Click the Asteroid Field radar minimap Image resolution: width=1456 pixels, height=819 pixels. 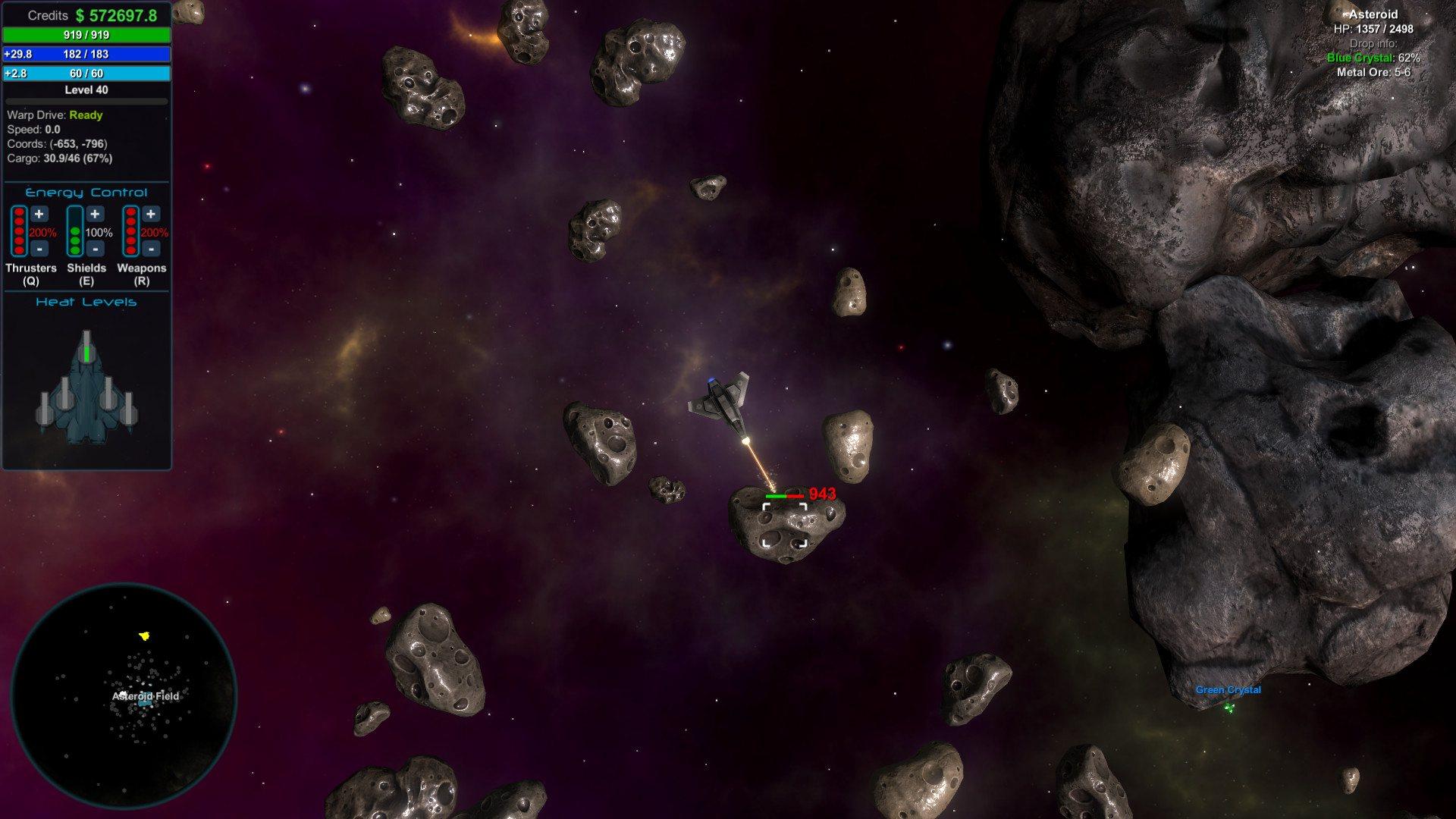point(124,695)
